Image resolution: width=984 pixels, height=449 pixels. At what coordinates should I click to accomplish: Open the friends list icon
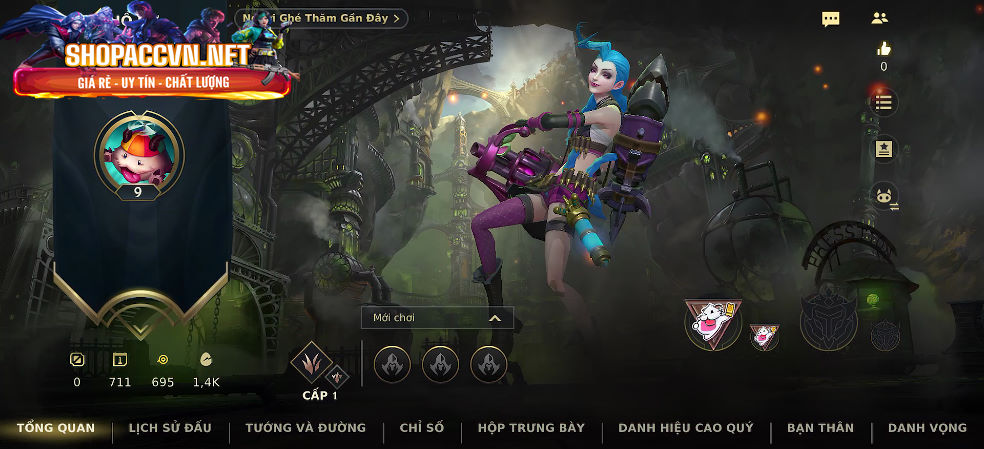880,18
